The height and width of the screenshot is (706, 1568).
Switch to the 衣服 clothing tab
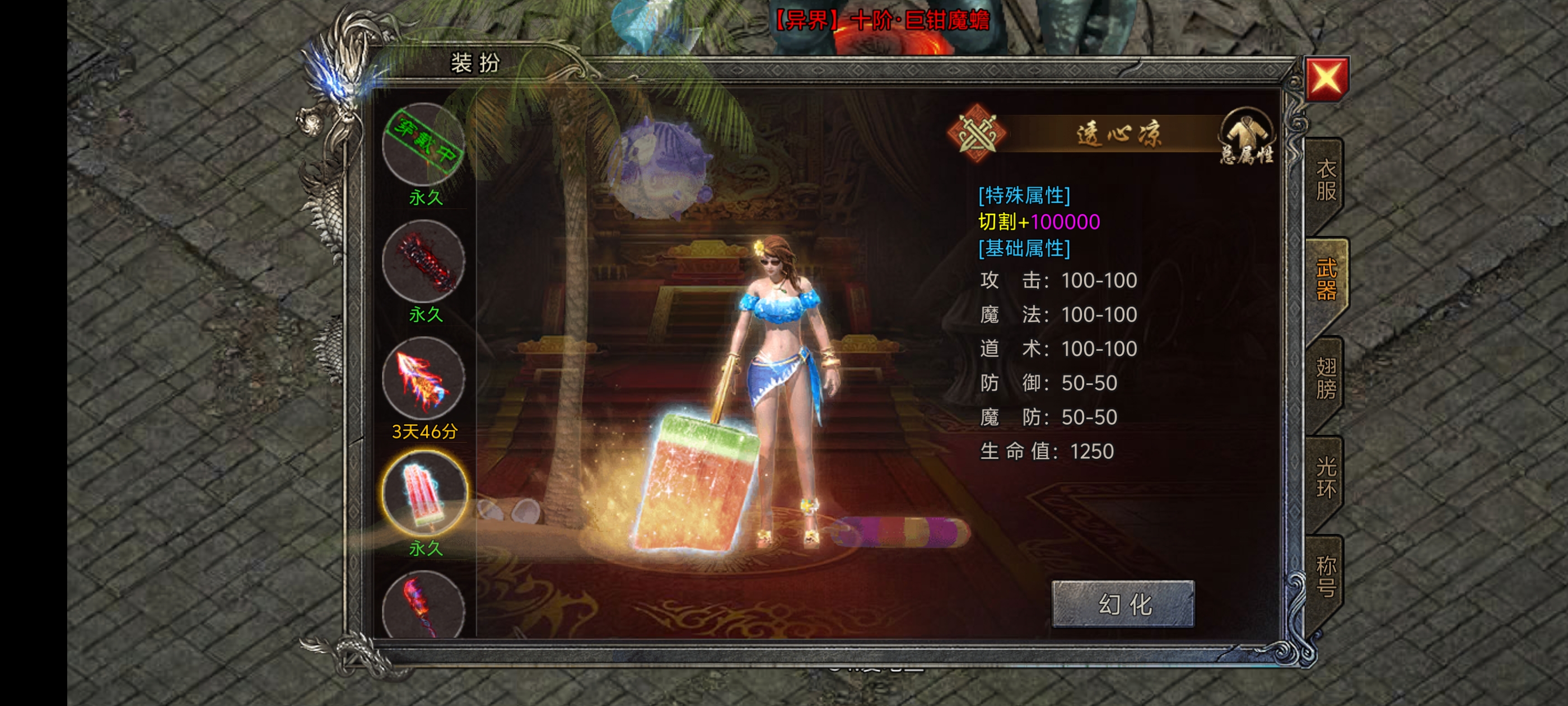tap(1325, 180)
